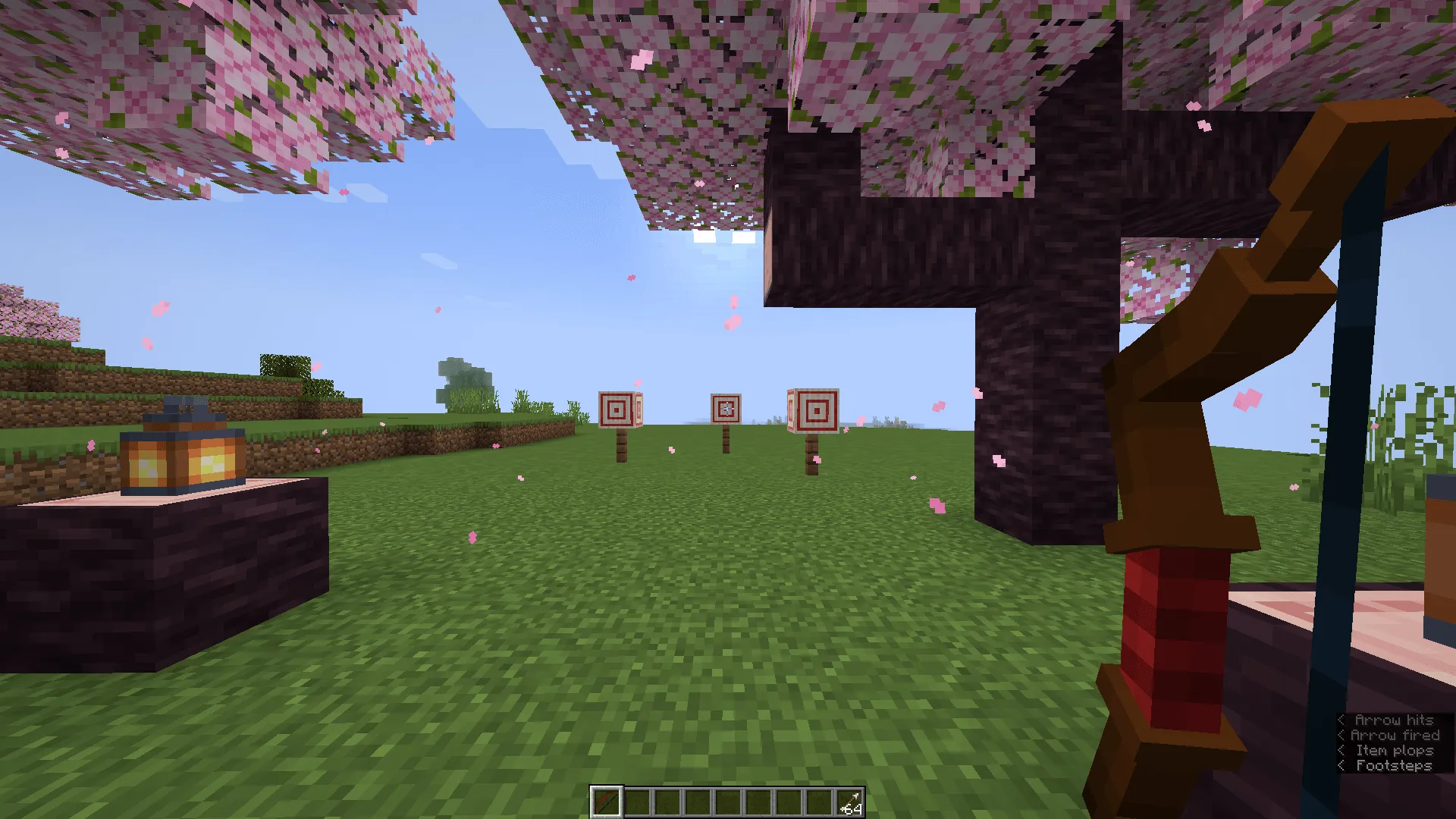Image resolution: width=1456 pixels, height=819 pixels.
Task: Click the chevron beside Arrow hits subtitle
Action: (1342, 720)
